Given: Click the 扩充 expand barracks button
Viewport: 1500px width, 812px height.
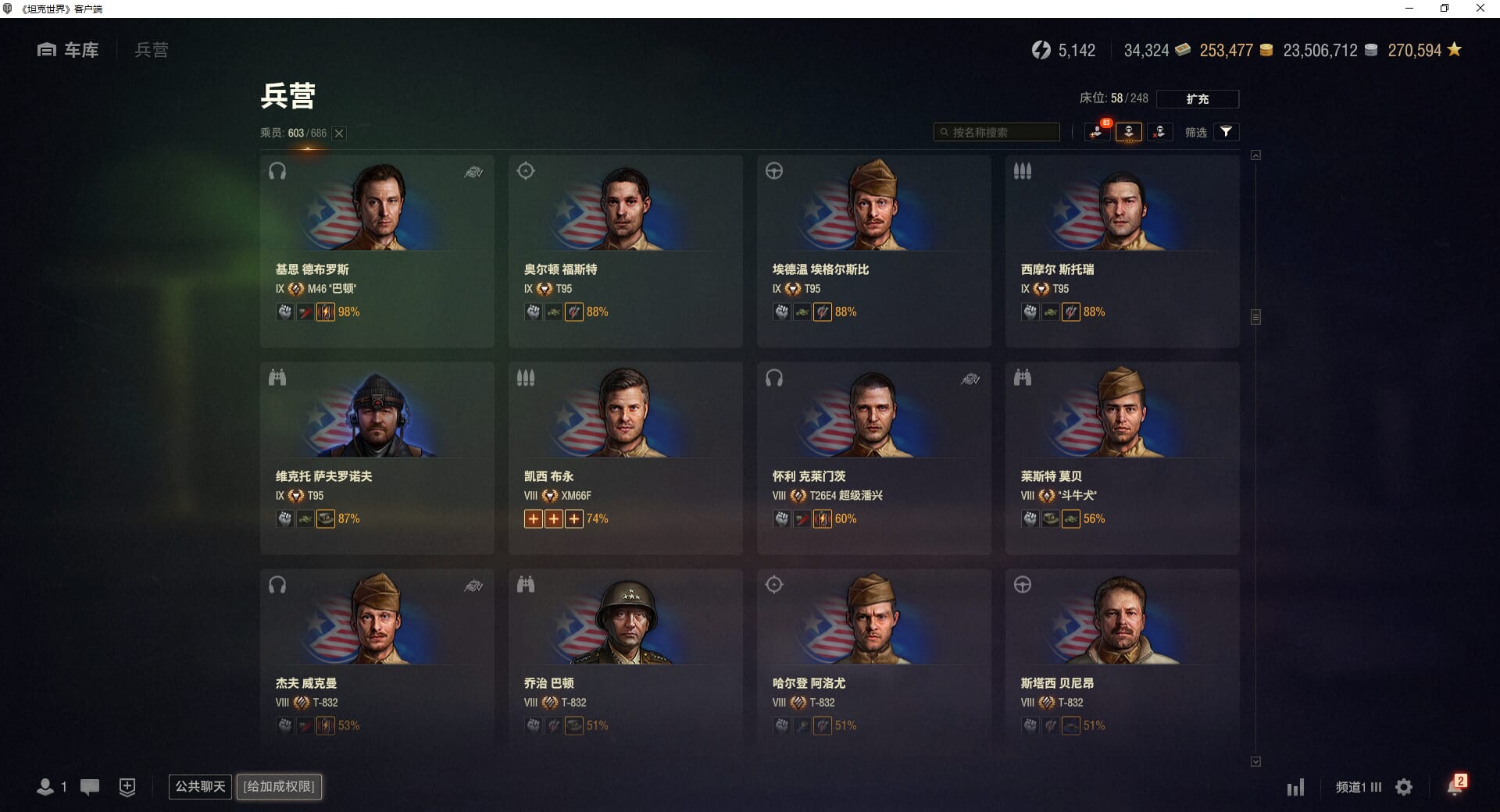Looking at the screenshot, I should tap(1197, 99).
